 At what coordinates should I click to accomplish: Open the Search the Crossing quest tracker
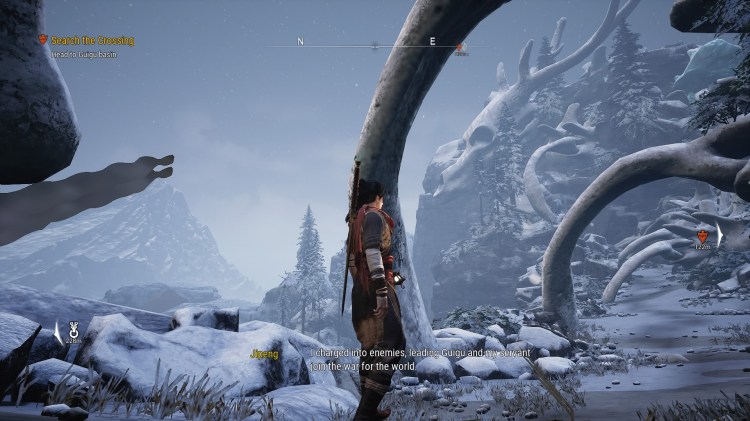tap(91, 40)
